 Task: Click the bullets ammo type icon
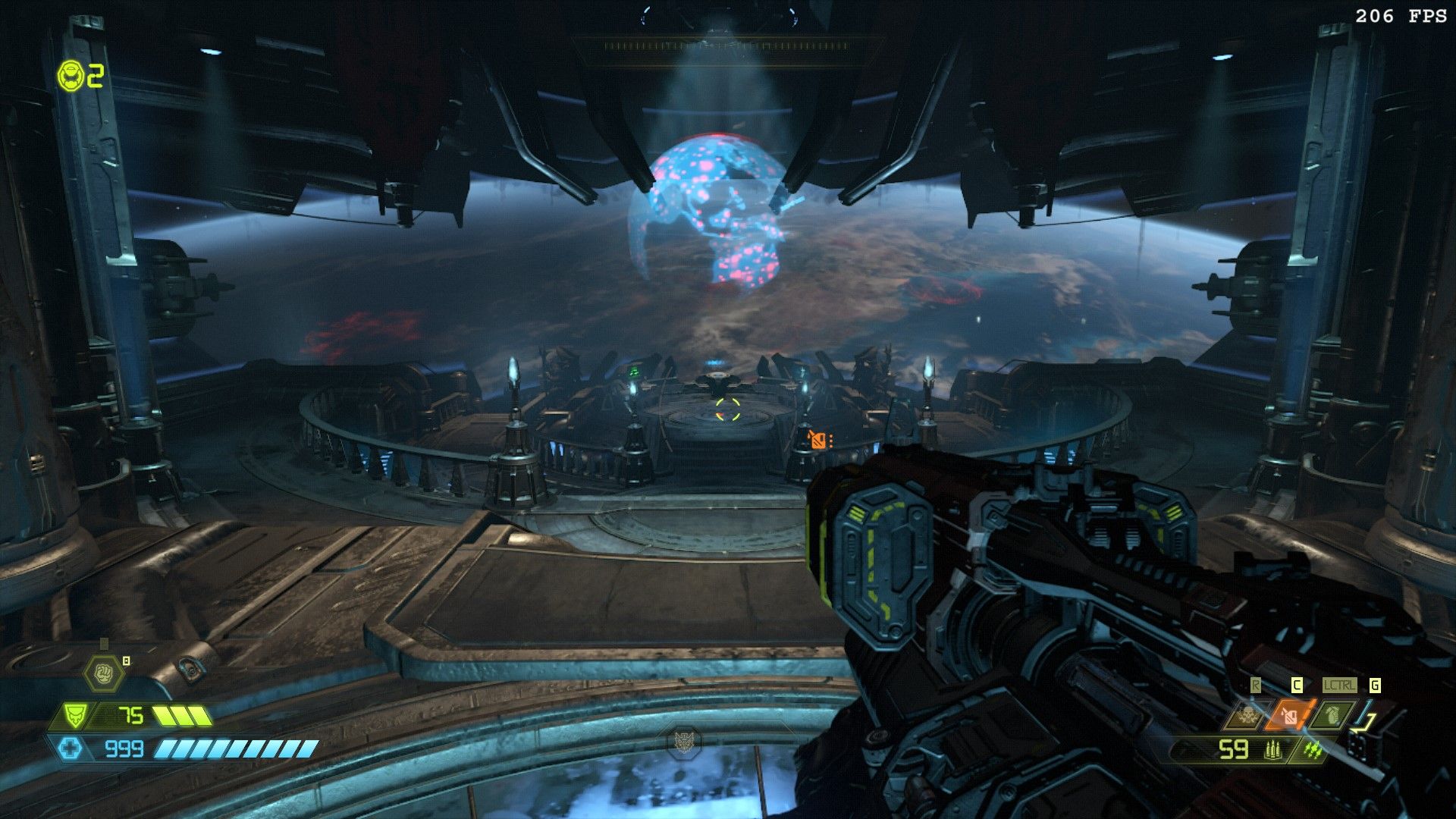[1272, 750]
